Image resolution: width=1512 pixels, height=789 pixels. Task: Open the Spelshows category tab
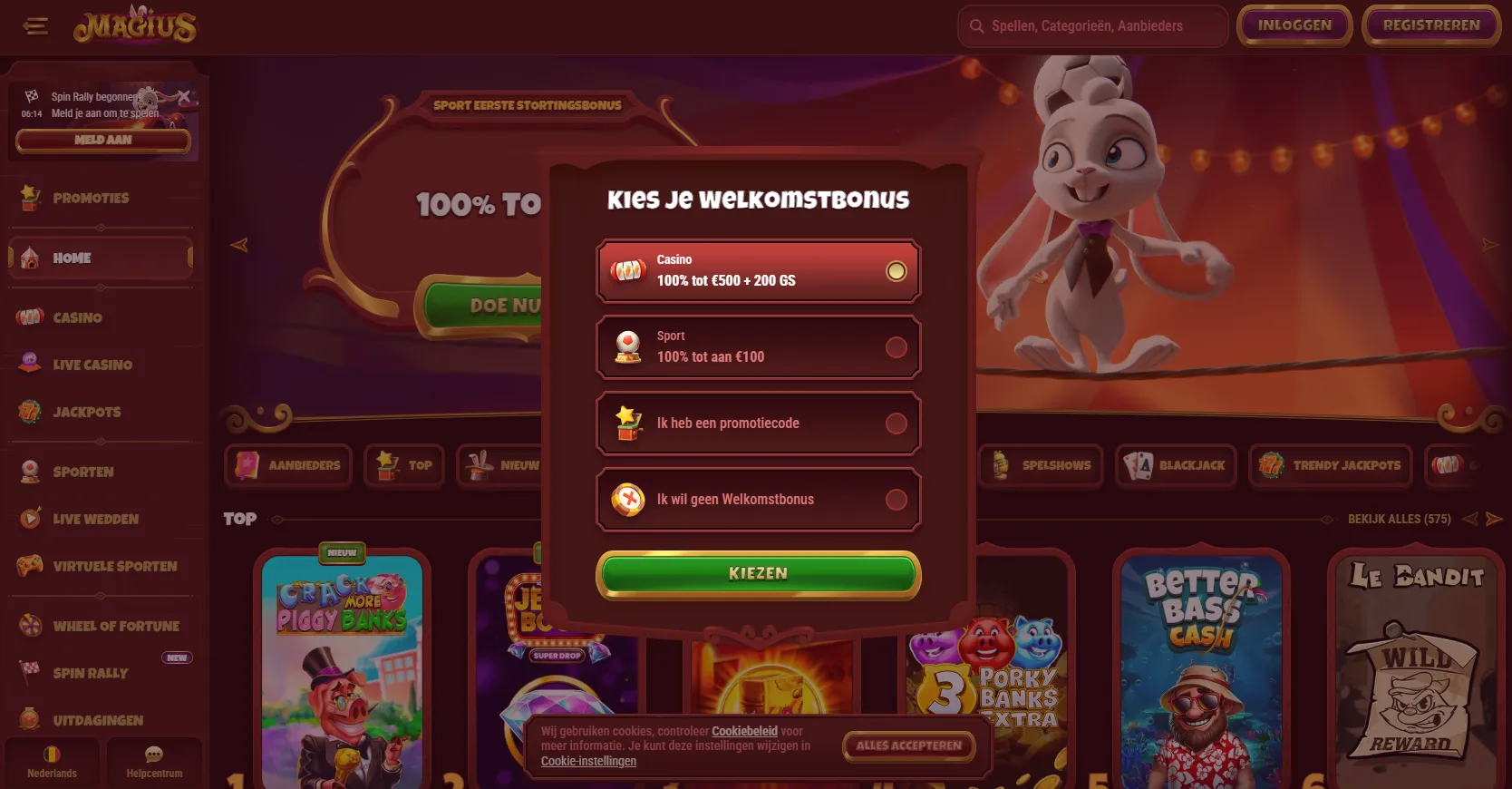1040,465
